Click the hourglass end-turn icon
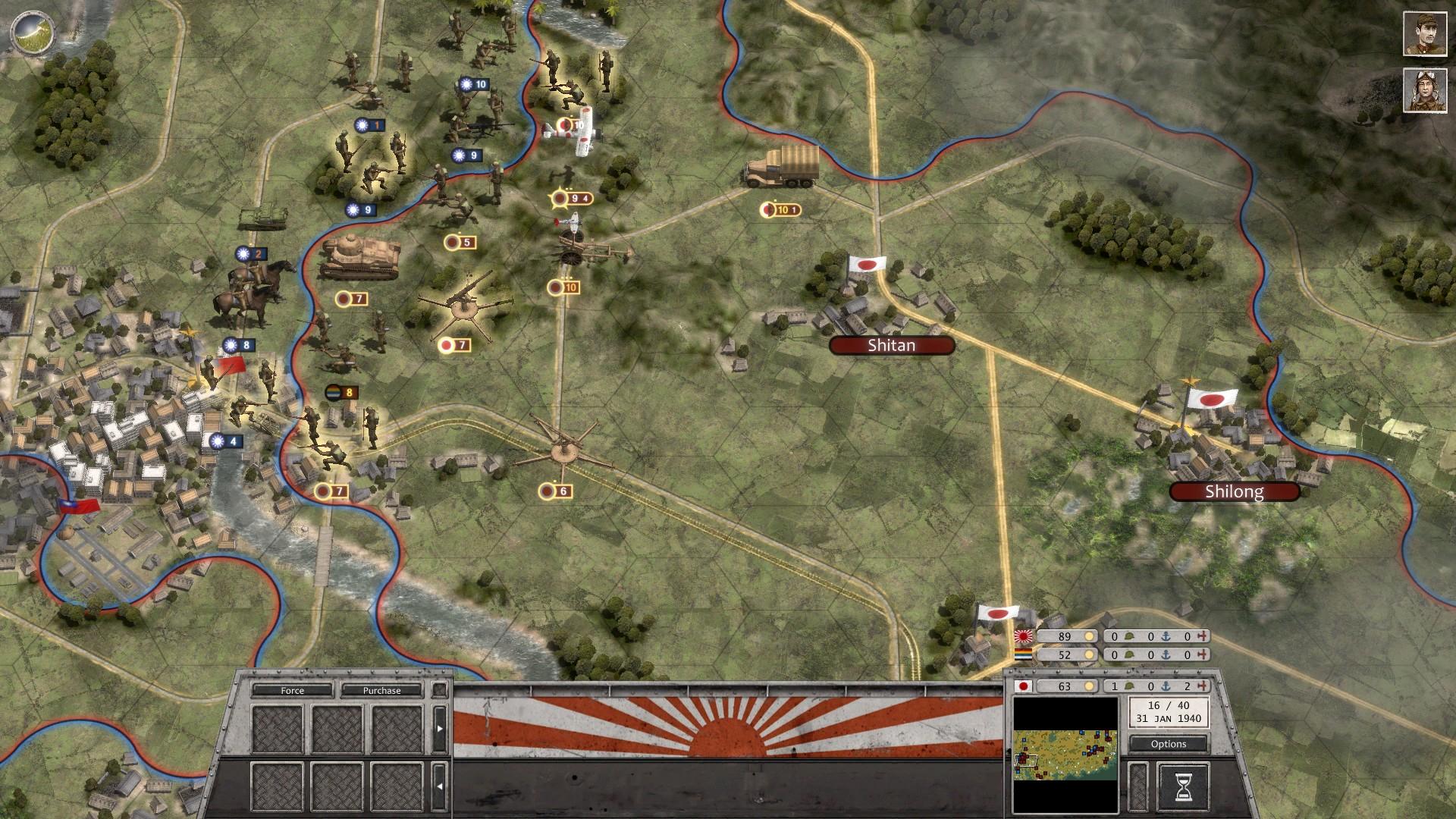1456x819 pixels. click(1185, 787)
